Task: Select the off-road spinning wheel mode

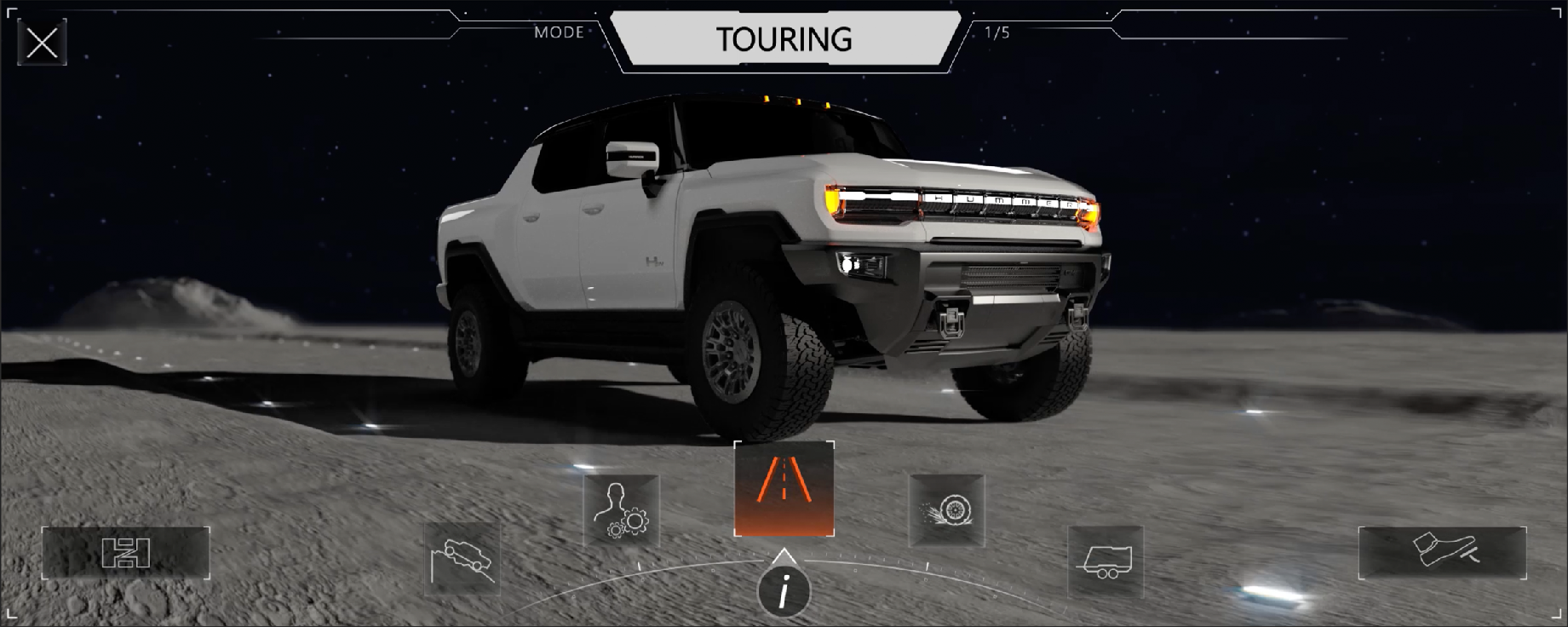Action: (x=946, y=510)
